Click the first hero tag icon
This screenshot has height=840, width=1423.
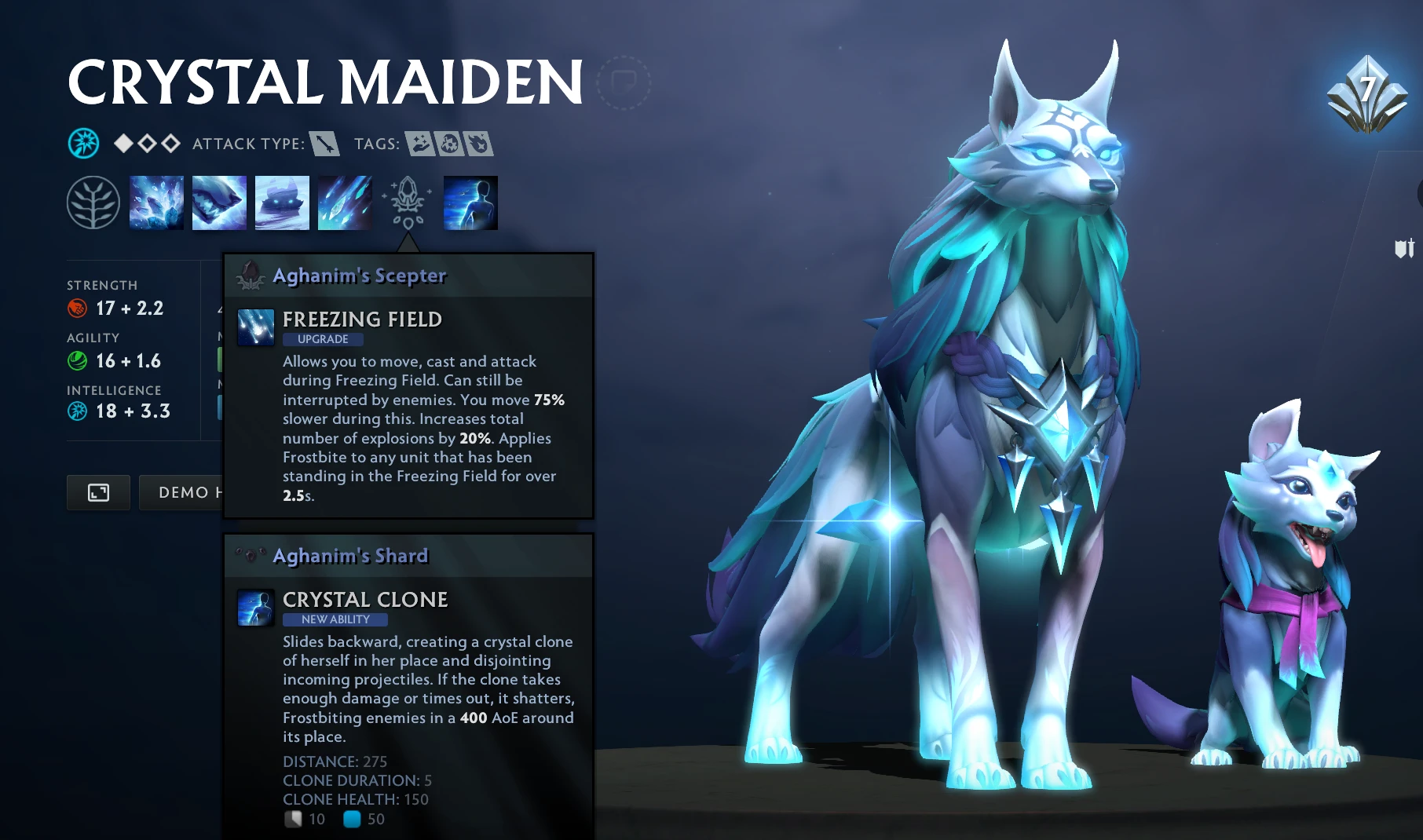pos(421,144)
